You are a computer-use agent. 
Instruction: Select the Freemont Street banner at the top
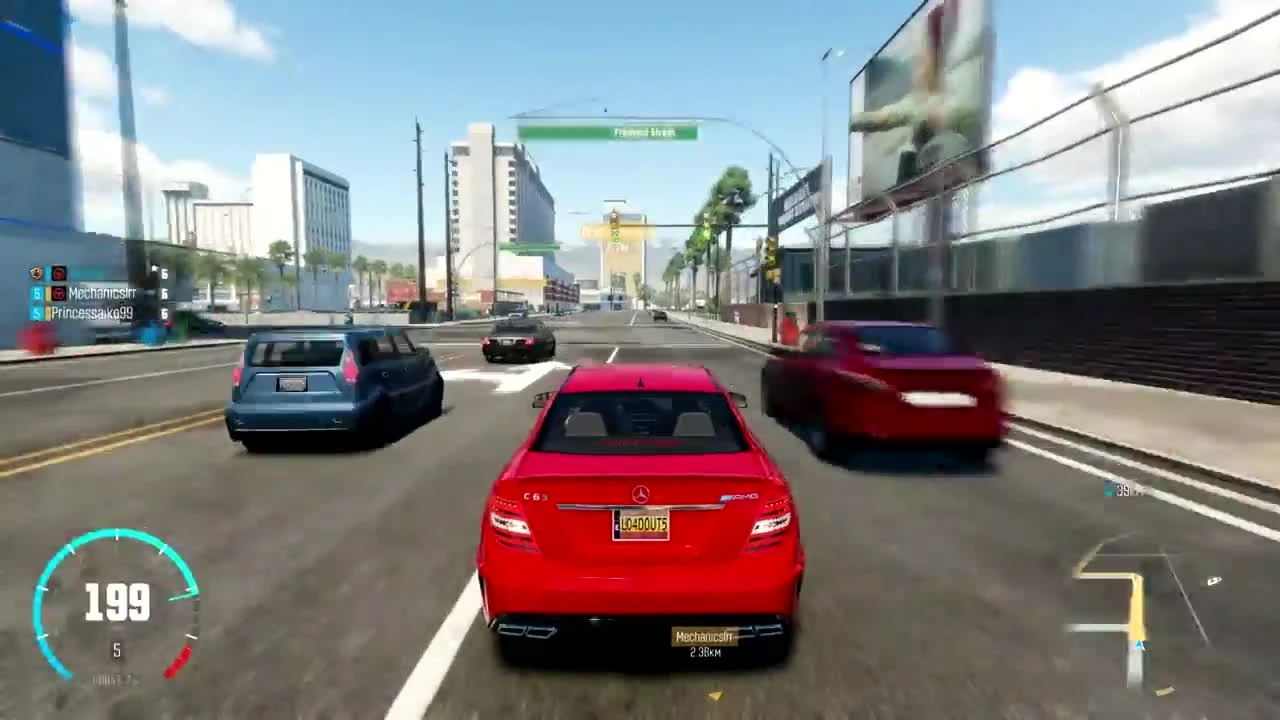tap(610, 131)
